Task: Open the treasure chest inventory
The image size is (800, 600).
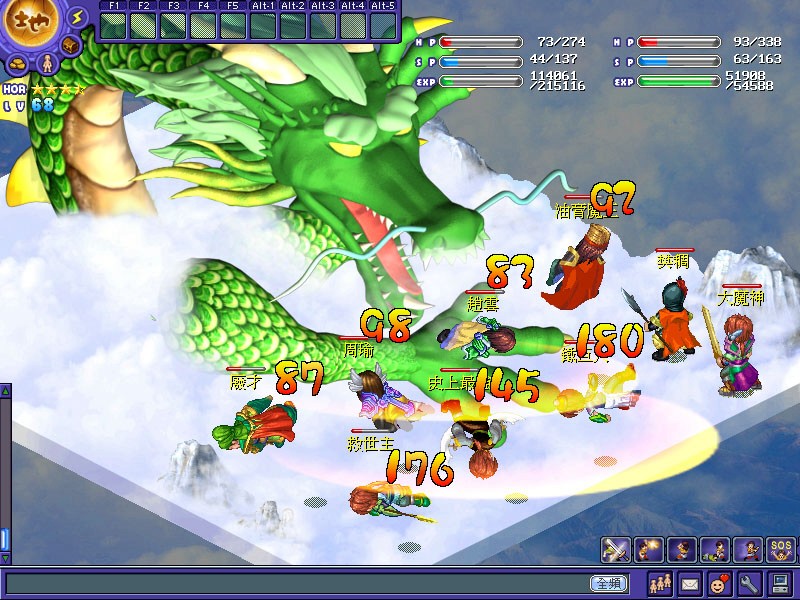Action: click(71, 45)
